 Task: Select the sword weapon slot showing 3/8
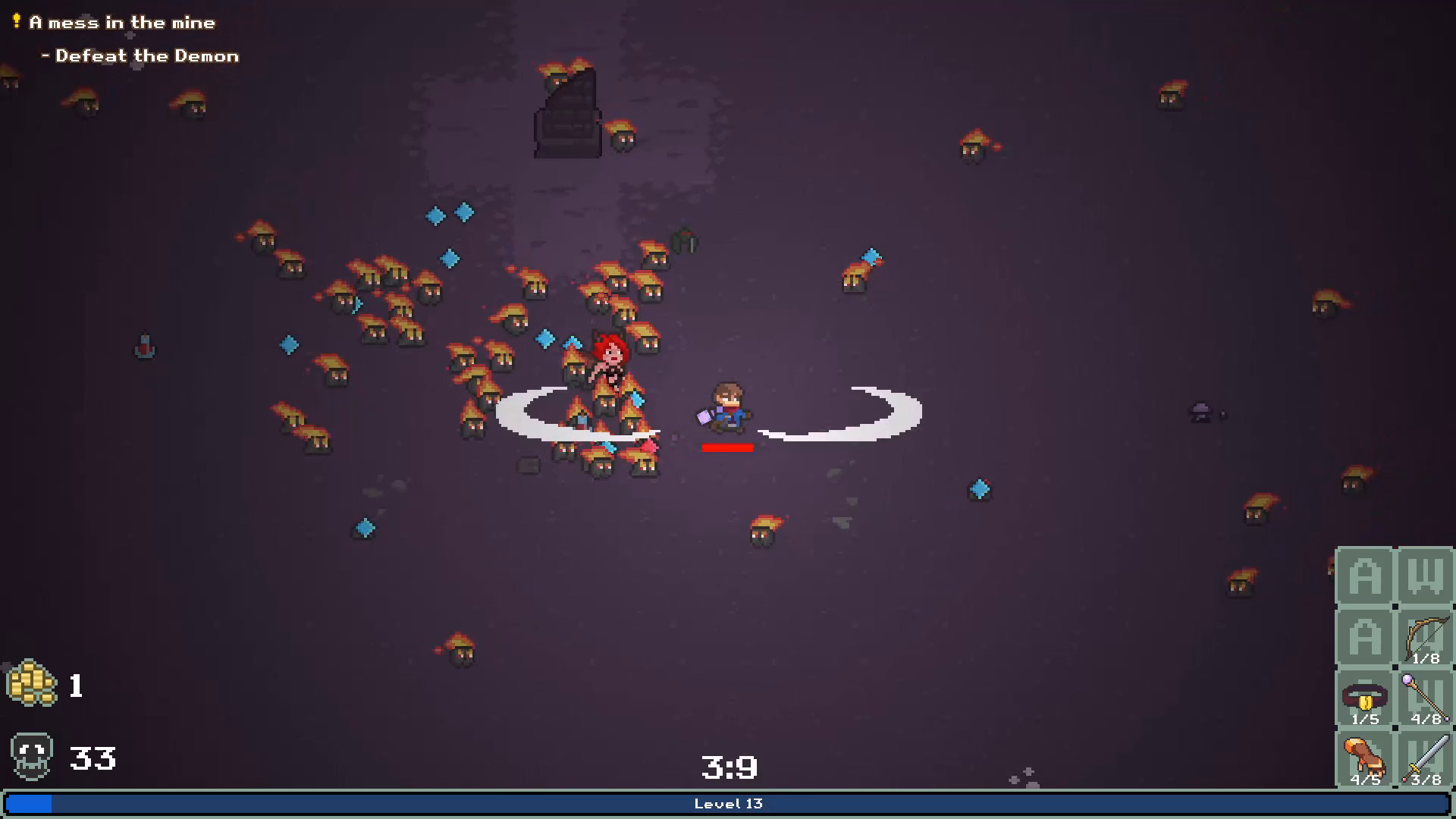(x=1424, y=758)
